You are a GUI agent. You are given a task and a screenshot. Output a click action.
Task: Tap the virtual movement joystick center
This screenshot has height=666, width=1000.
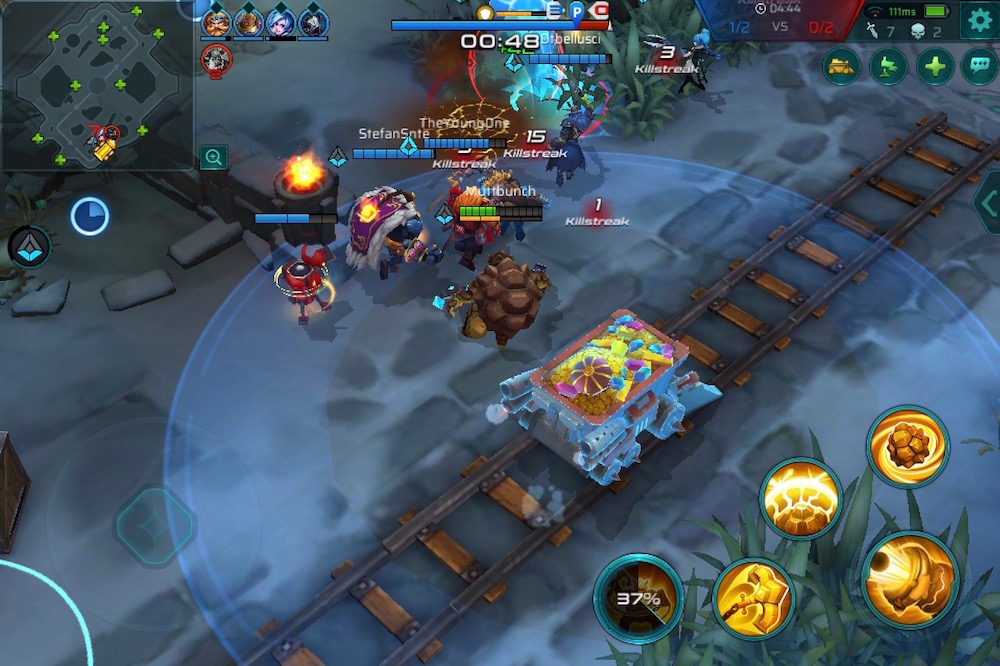pyautogui.click(x=155, y=524)
